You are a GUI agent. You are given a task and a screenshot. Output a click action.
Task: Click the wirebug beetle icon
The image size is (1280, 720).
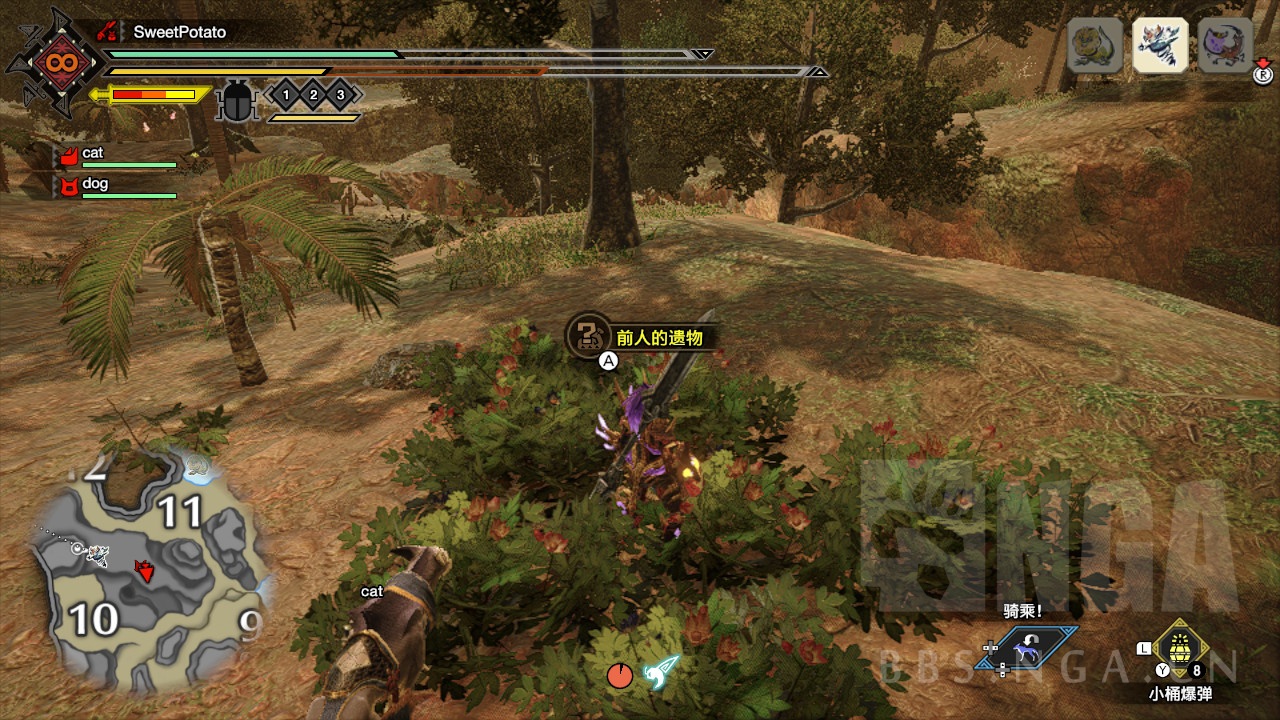pyautogui.click(x=237, y=101)
